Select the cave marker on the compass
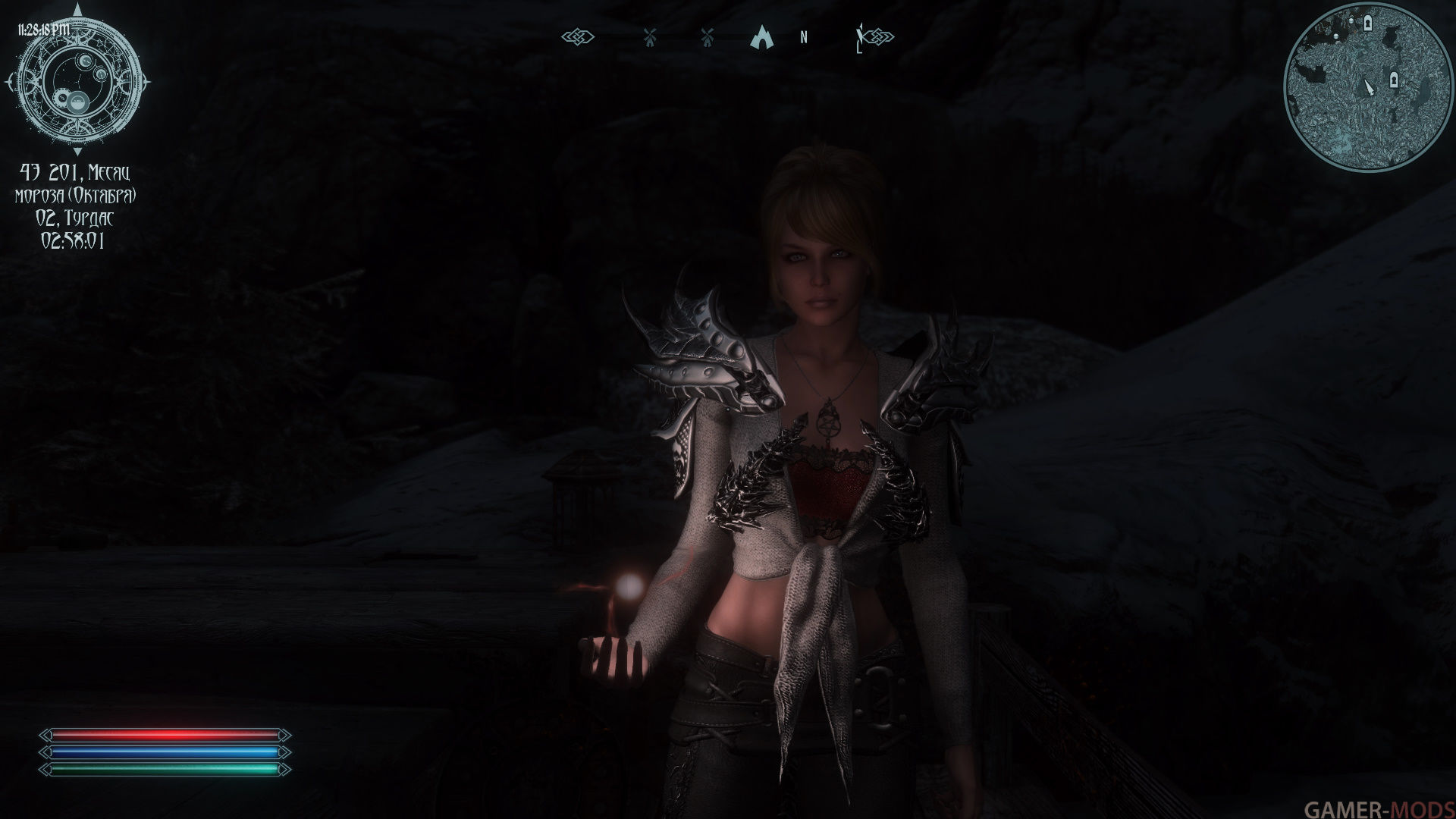This screenshot has width=1456, height=819. click(760, 36)
